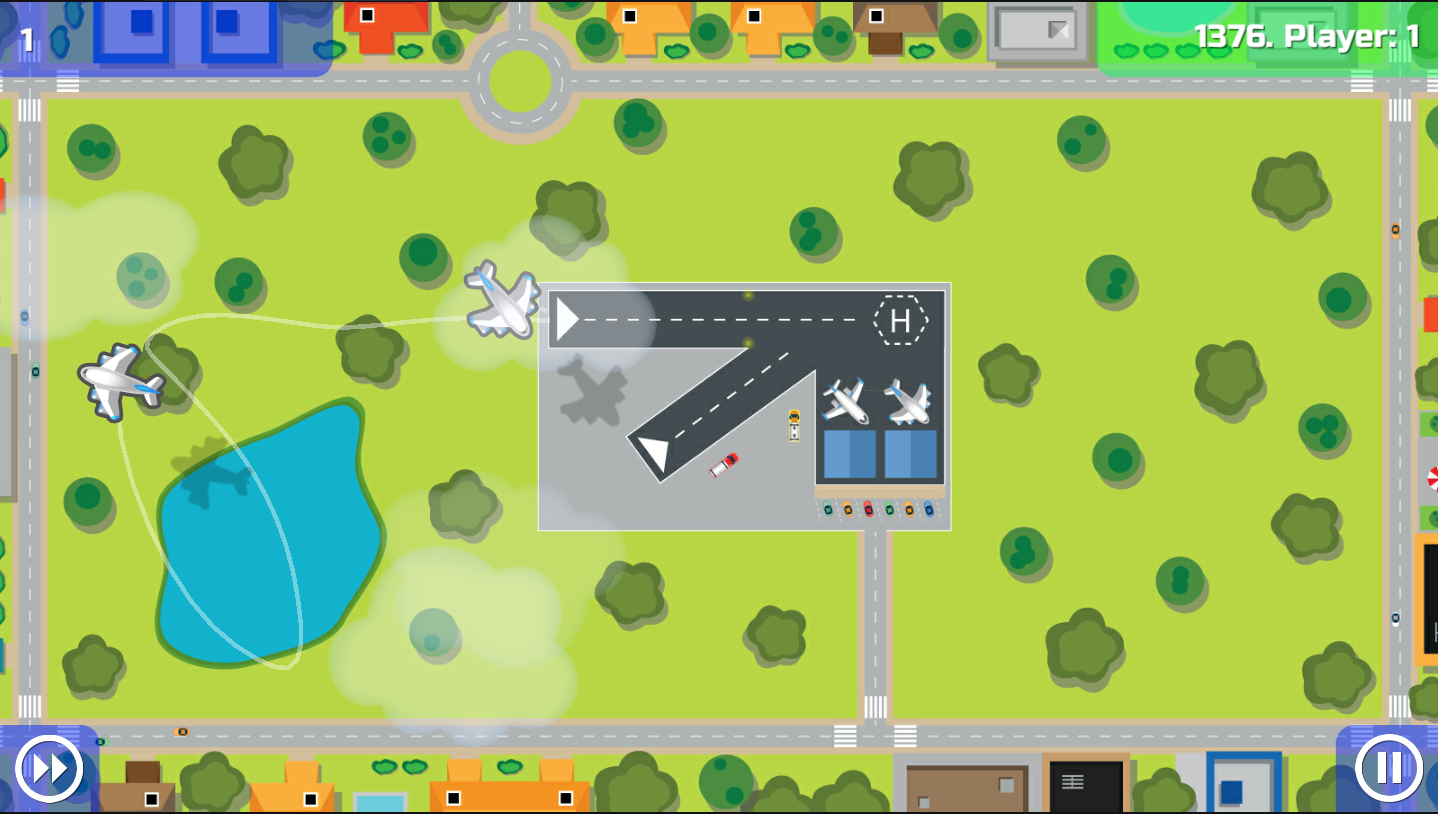Click the level number 1 in the top-left corner
This screenshot has width=1438, height=814.
27,41
